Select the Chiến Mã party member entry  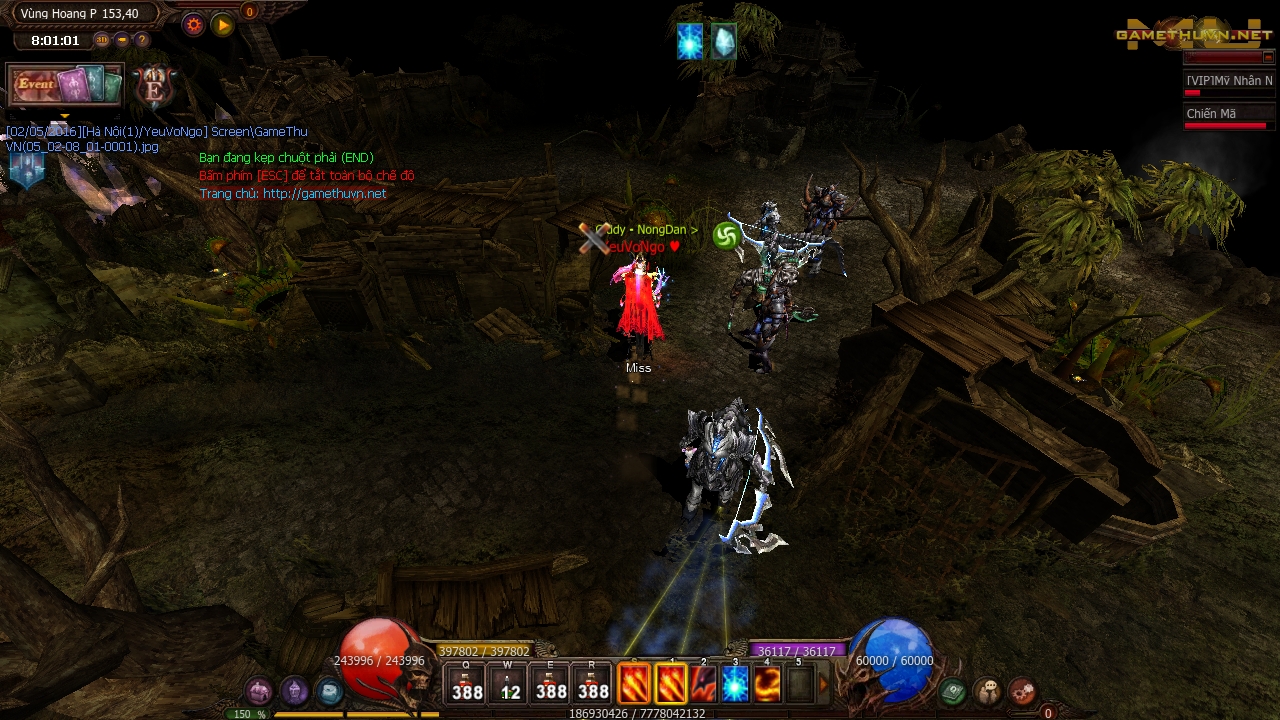coord(1229,116)
